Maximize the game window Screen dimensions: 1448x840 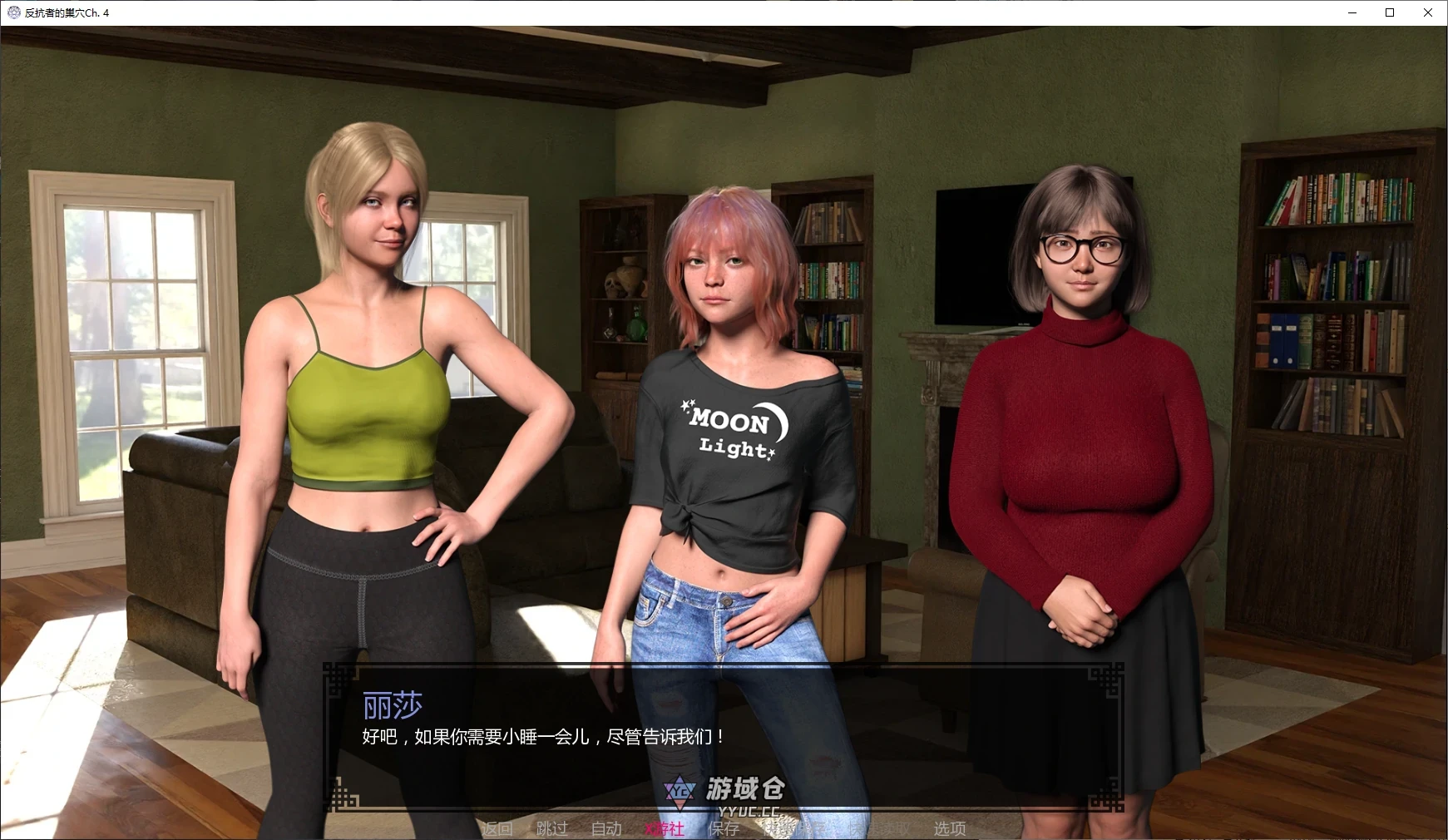(x=1388, y=12)
